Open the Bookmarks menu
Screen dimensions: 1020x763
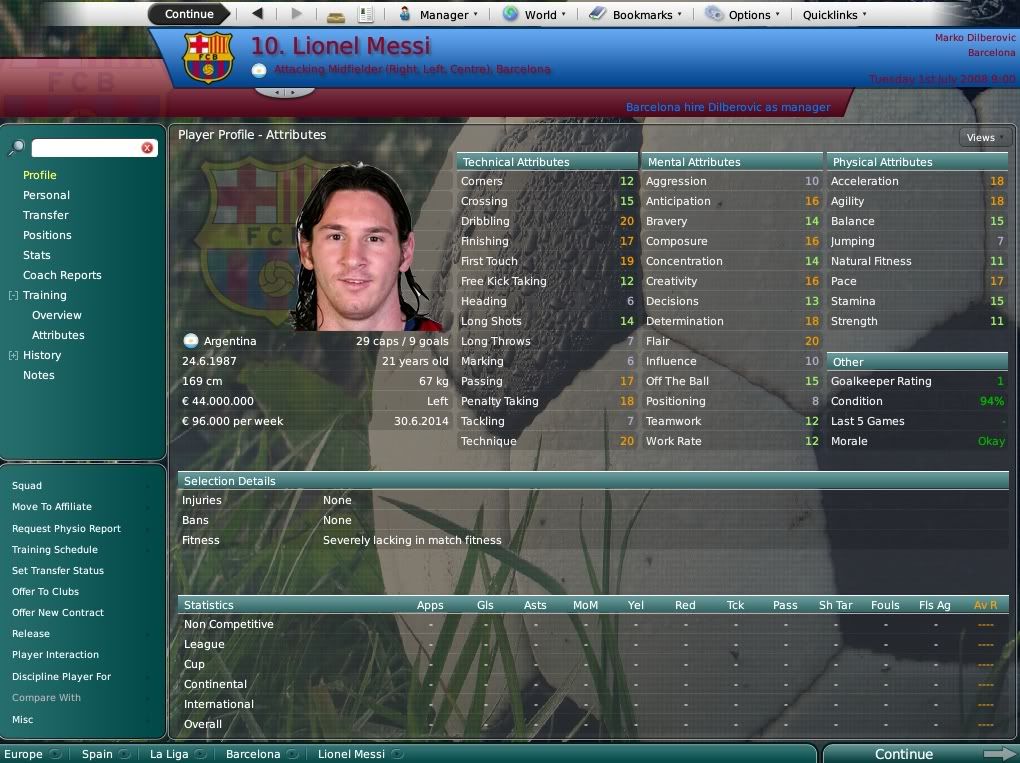click(x=635, y=14)
